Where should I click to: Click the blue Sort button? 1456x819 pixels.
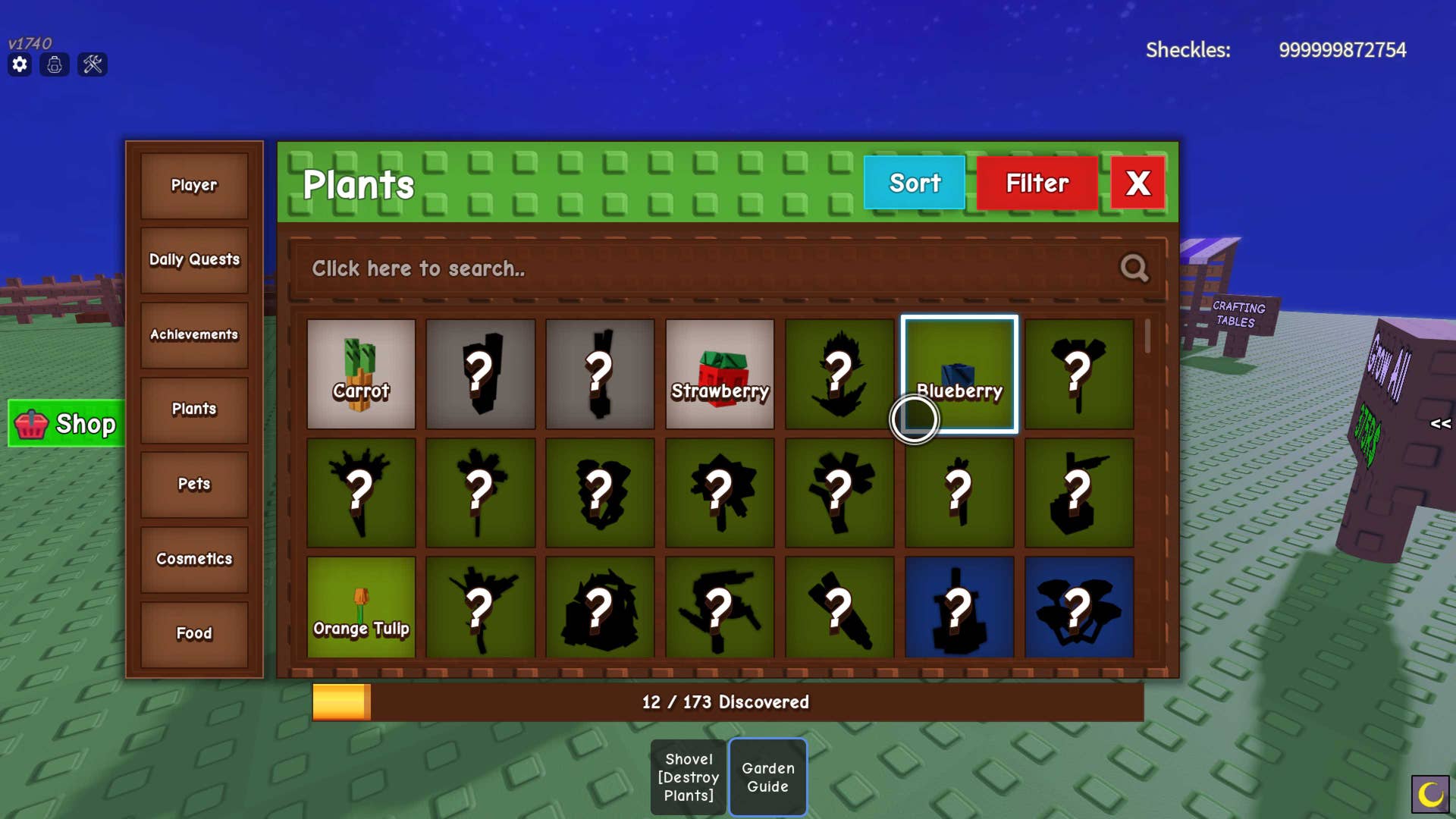tap(914, 183)
